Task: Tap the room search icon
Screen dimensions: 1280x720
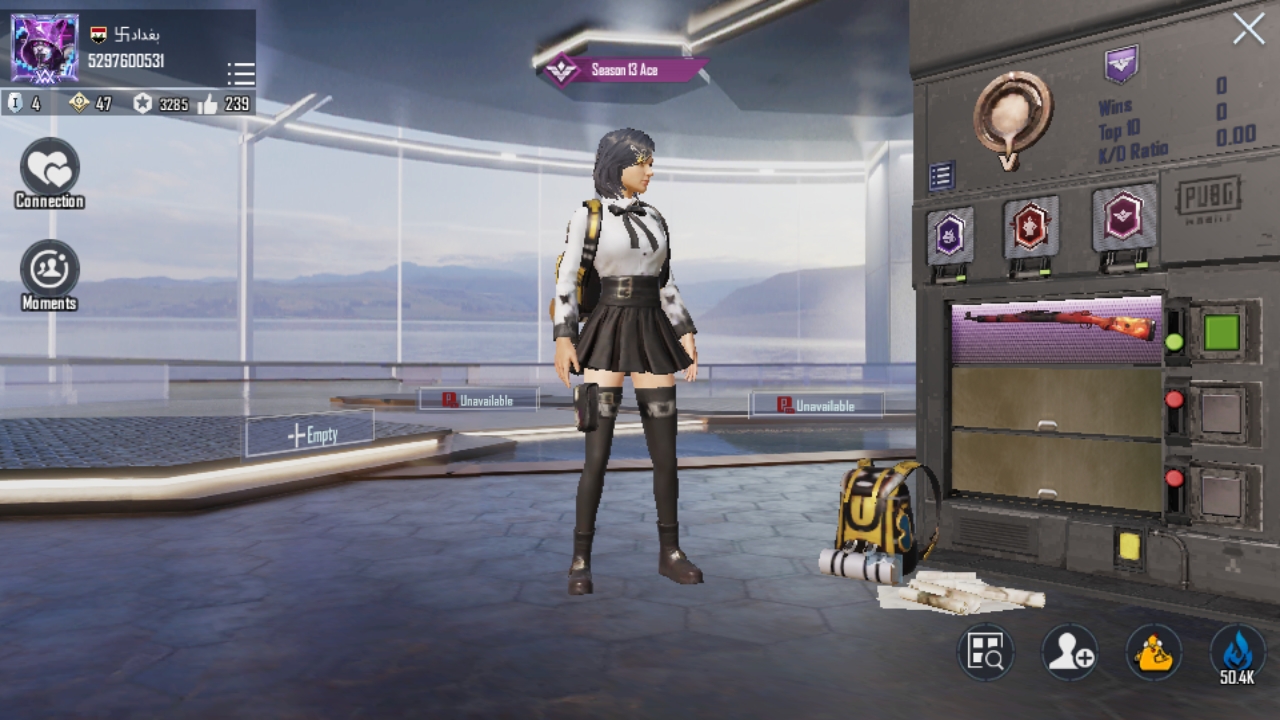Action: (984, 653)
